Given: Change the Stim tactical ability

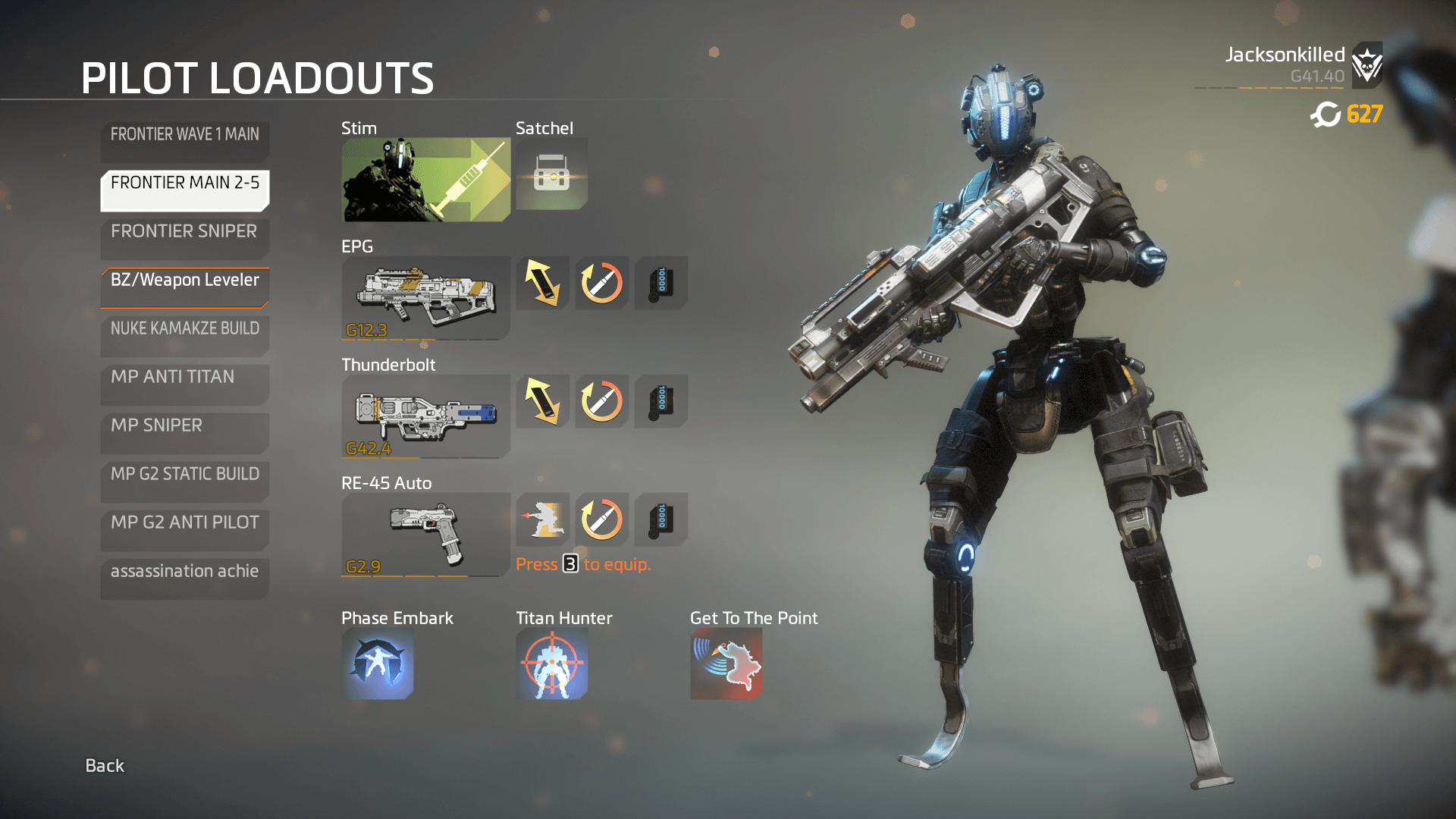Looking at the screenshot, I should click(x=425, y=180).
